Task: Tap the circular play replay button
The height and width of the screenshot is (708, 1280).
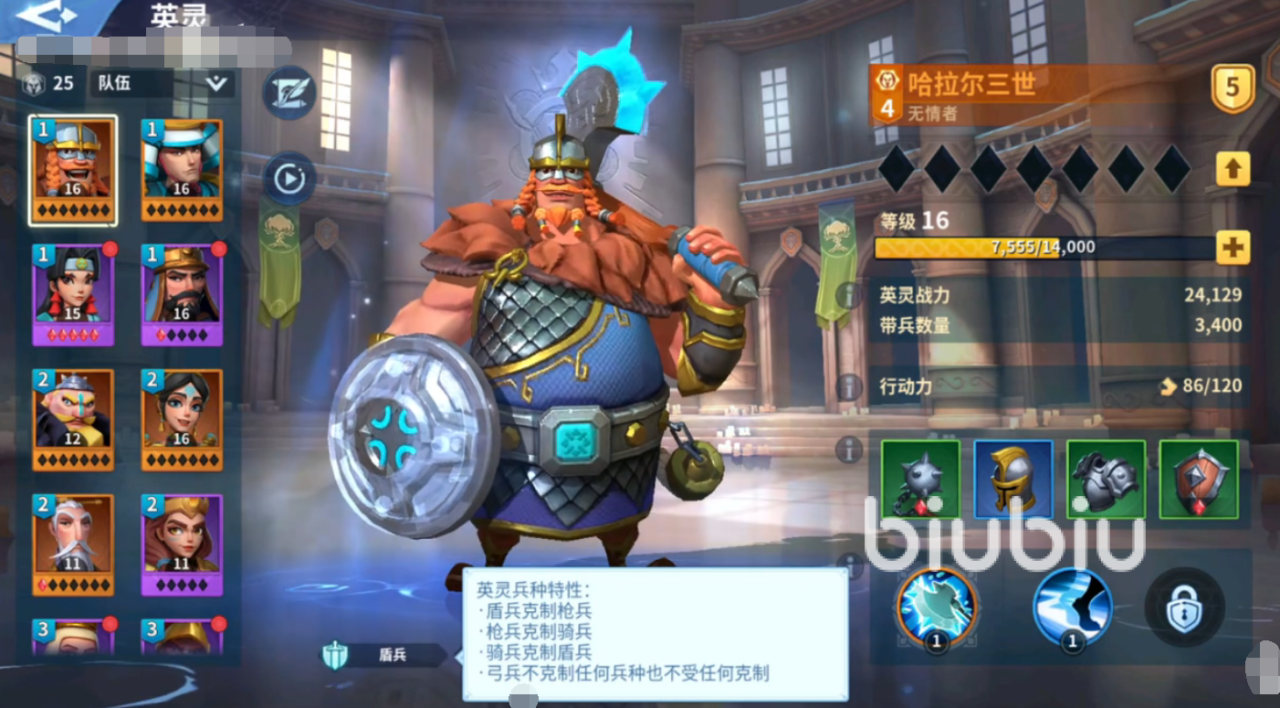Action: click(x=289, y=179)
